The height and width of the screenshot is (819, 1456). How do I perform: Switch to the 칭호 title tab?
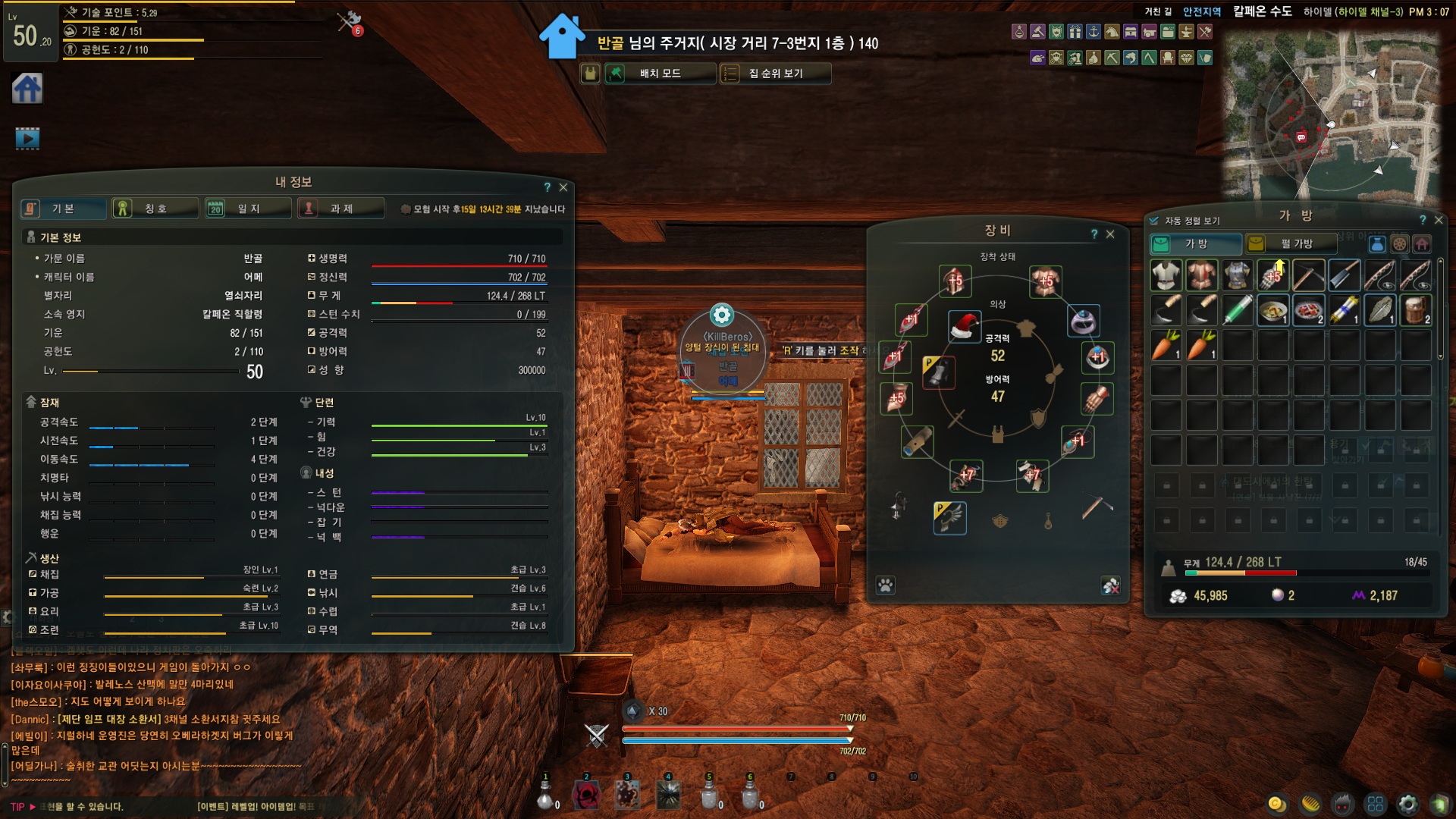(x=155, y=209)
